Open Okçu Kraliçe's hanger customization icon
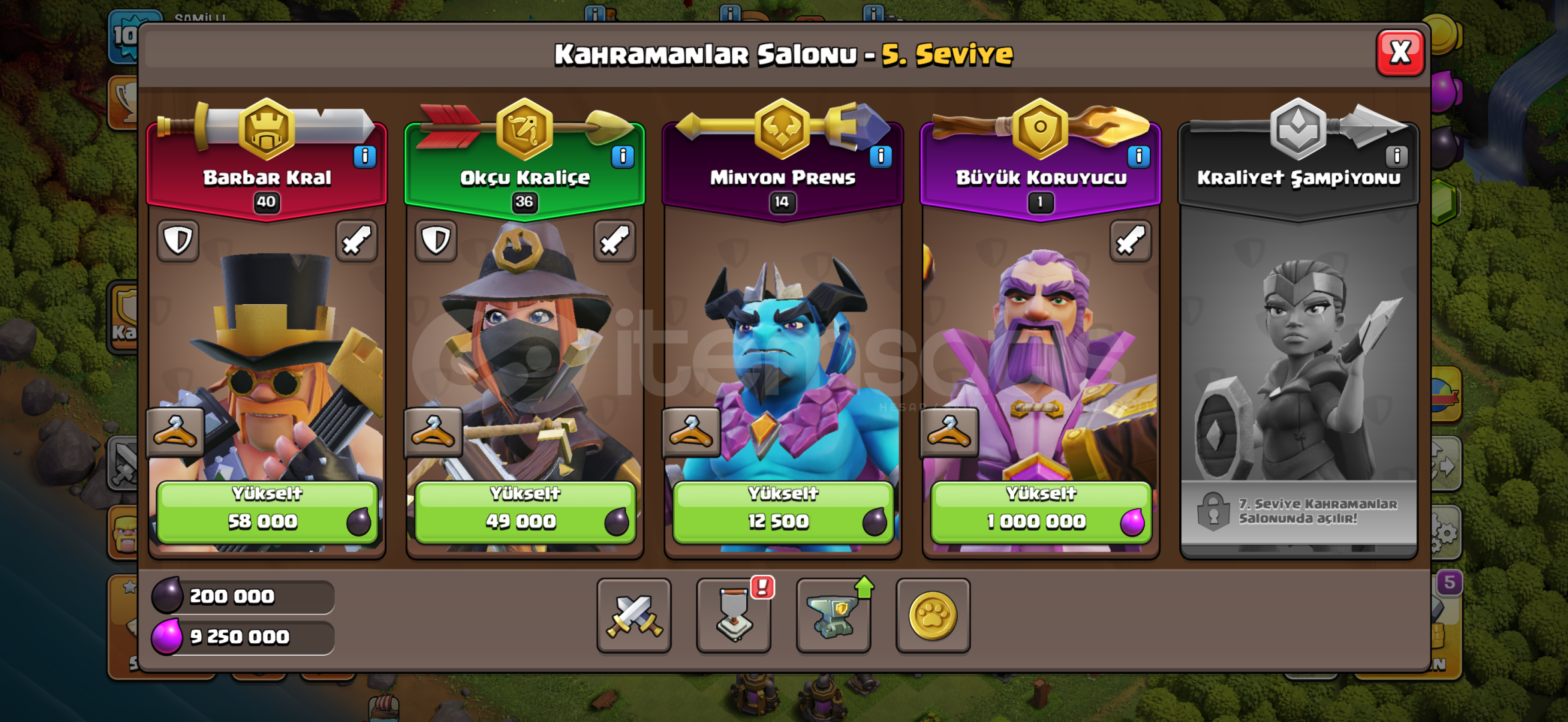Screen dimensions: 1568x722 point(434,431)
